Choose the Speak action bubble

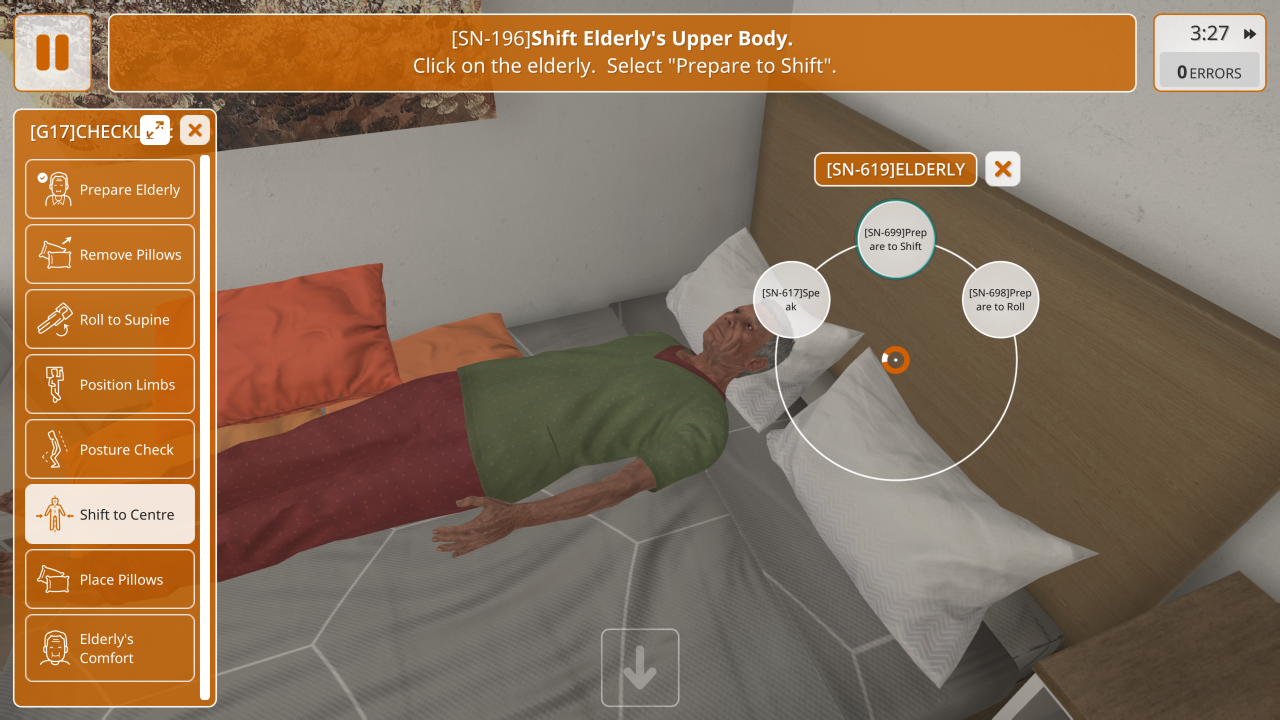(791, 299)
